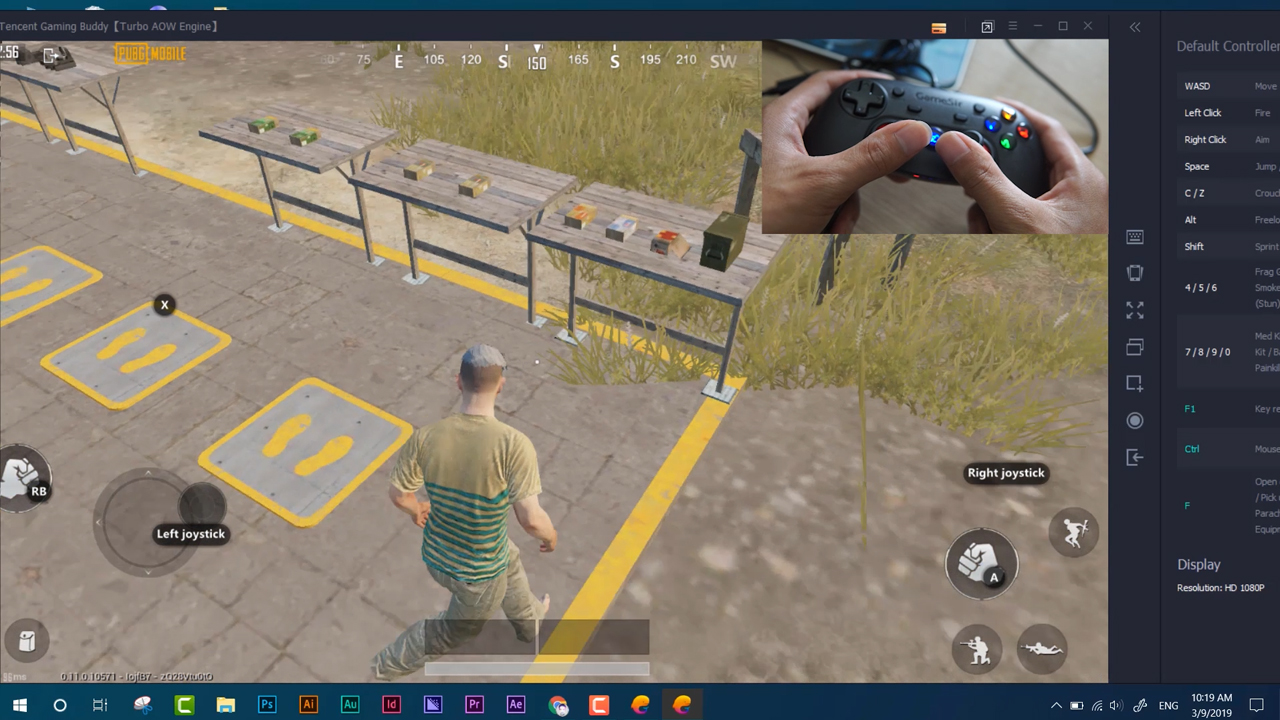Collapse the Default Controller panel with the chevron
Screen dimensions: 1280x720
1135,27
